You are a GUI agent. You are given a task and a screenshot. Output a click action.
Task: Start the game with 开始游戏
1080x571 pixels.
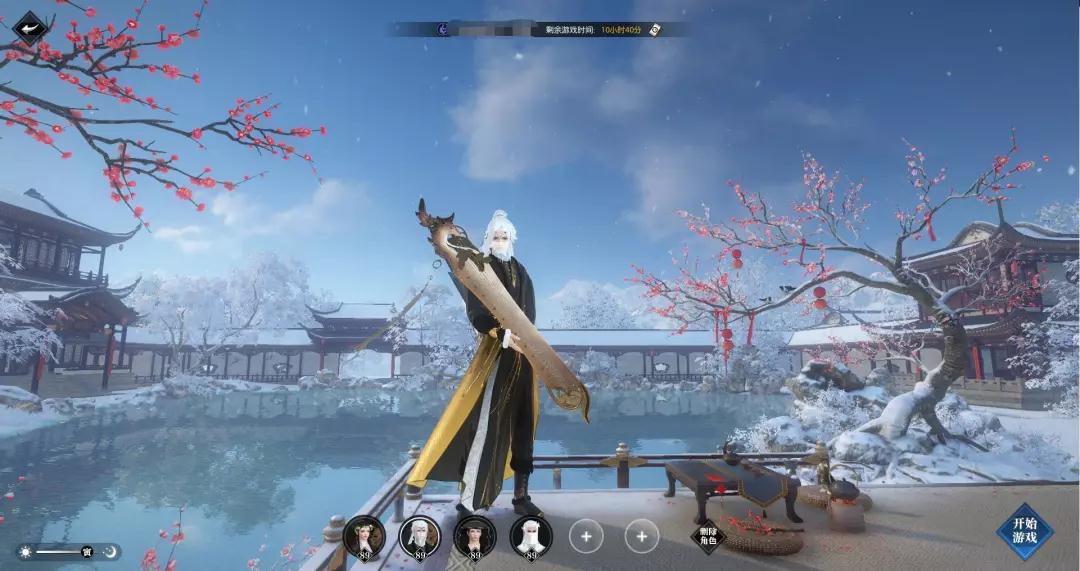click(x=1024, y=530)
